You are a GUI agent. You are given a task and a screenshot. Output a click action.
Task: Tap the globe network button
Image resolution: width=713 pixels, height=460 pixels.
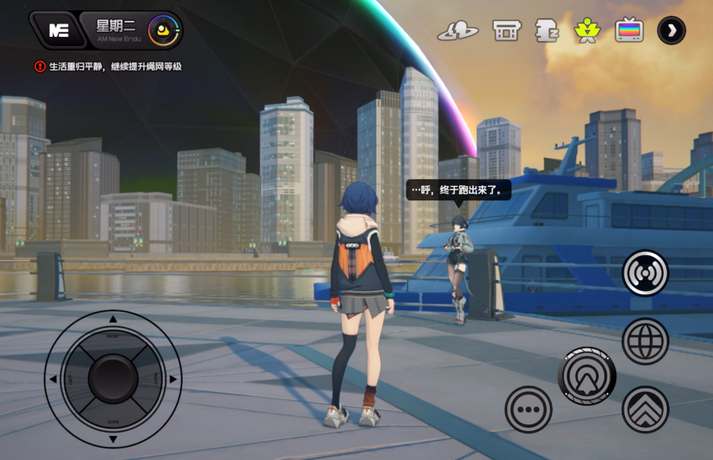(x=645, y=341)
